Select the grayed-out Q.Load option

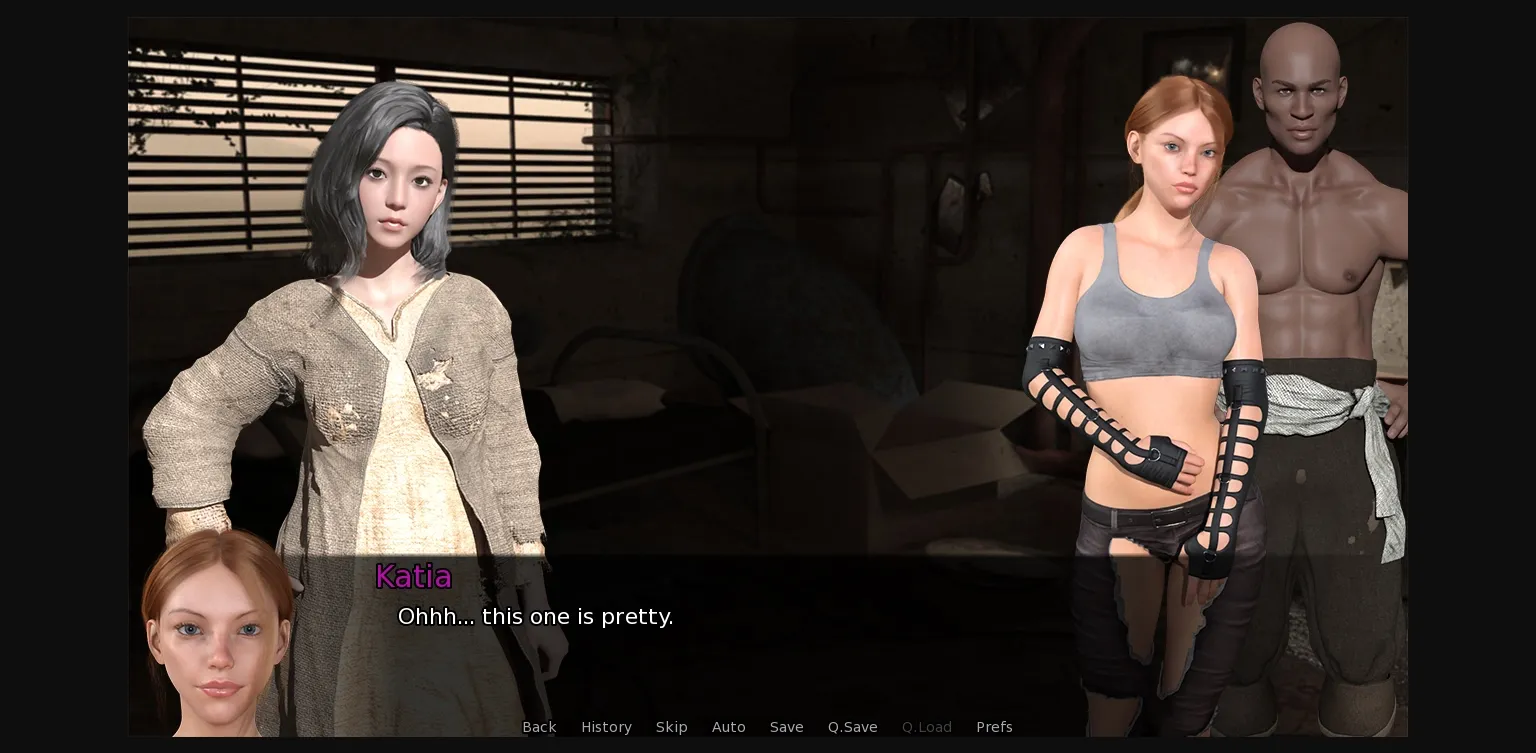click(926, 727)
